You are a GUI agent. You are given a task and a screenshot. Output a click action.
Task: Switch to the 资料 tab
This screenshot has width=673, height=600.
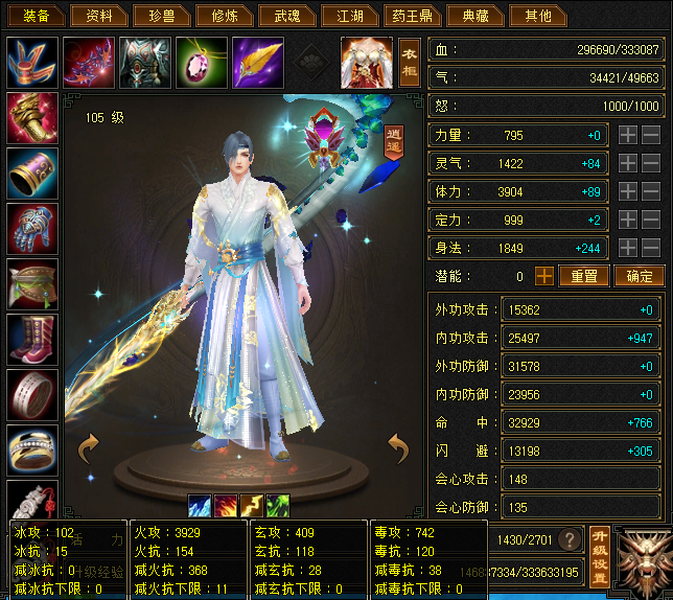[100, 15]
